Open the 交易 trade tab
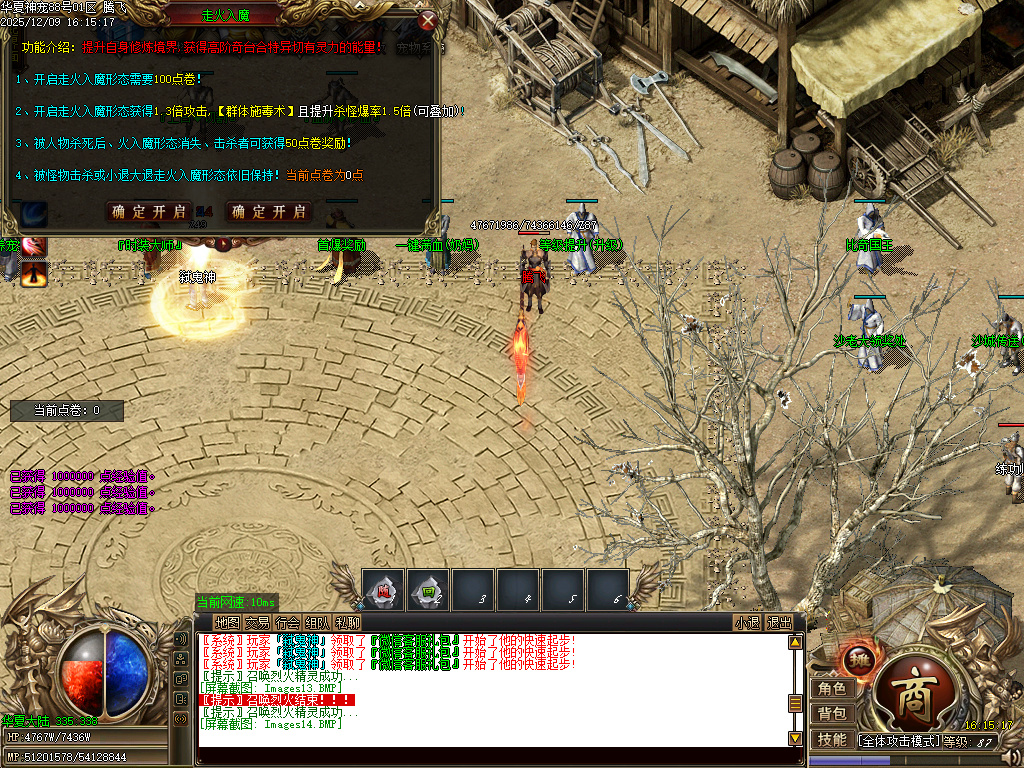The image size is (1024, 768). (x=257, y=623)
